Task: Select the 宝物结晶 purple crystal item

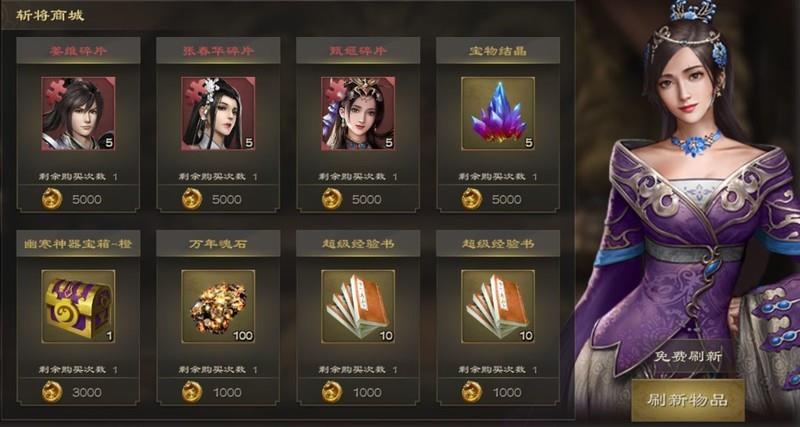Action: 497,114
